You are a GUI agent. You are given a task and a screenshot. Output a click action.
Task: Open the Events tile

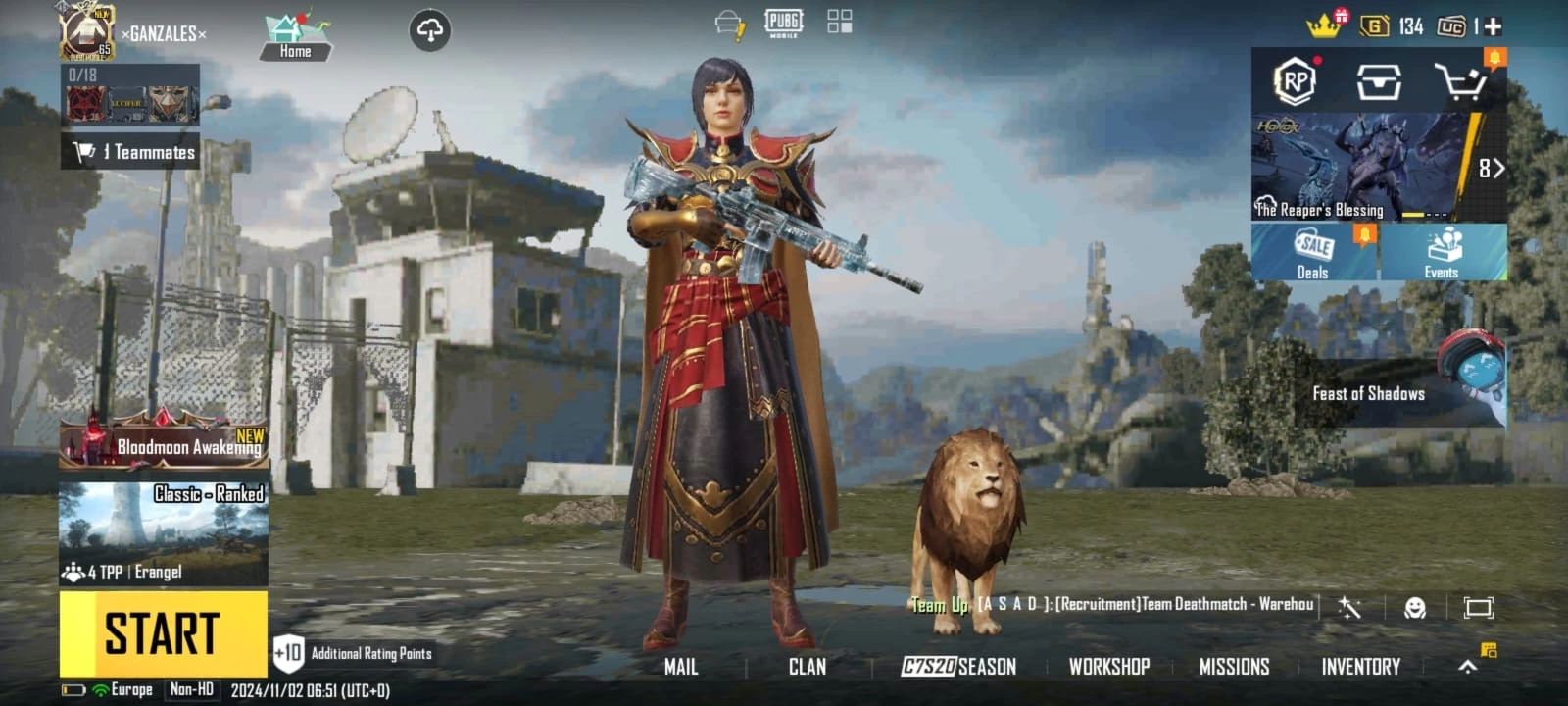point(1443,253)
